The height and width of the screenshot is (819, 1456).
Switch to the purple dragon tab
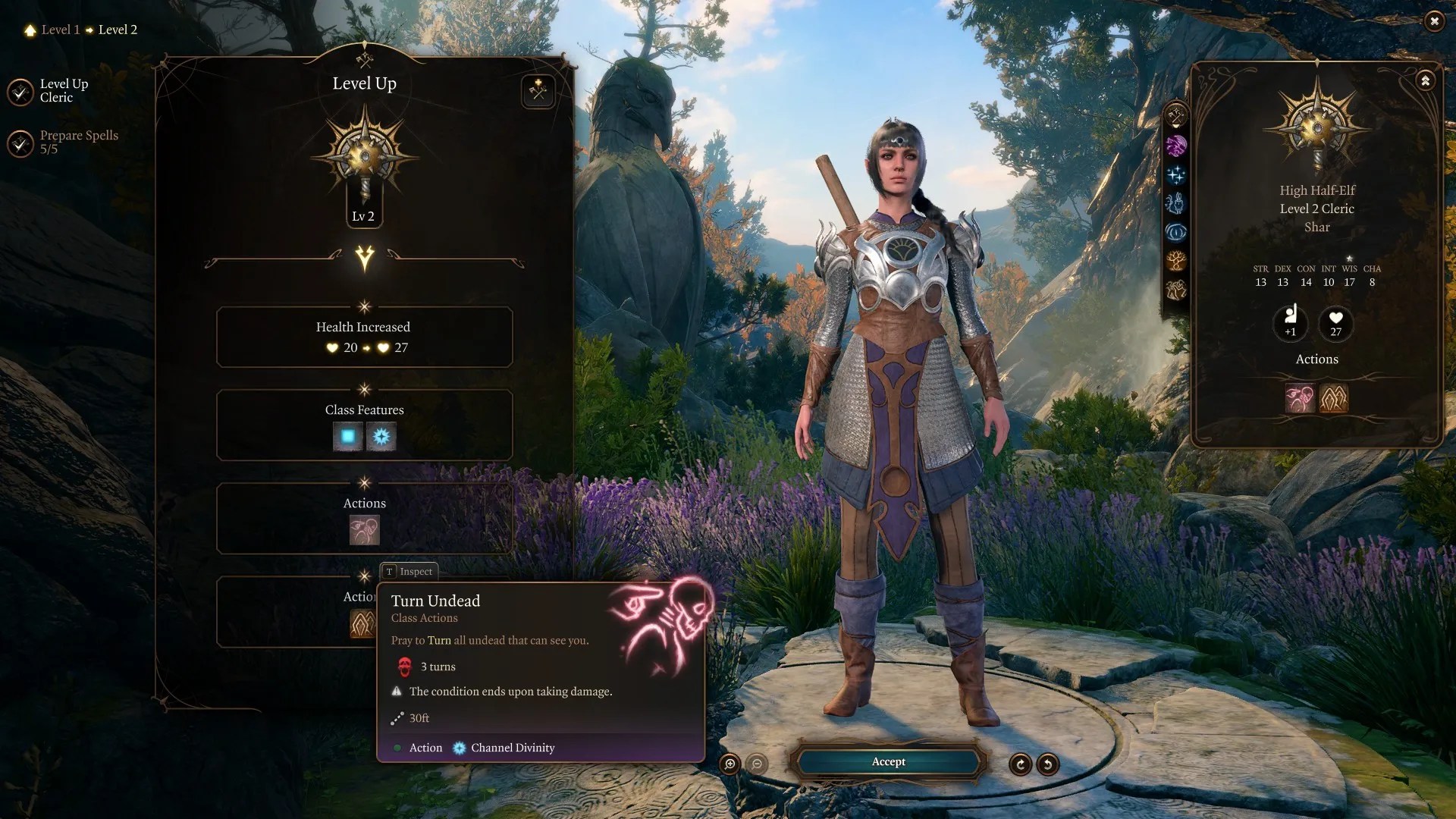click(1175, 146)
